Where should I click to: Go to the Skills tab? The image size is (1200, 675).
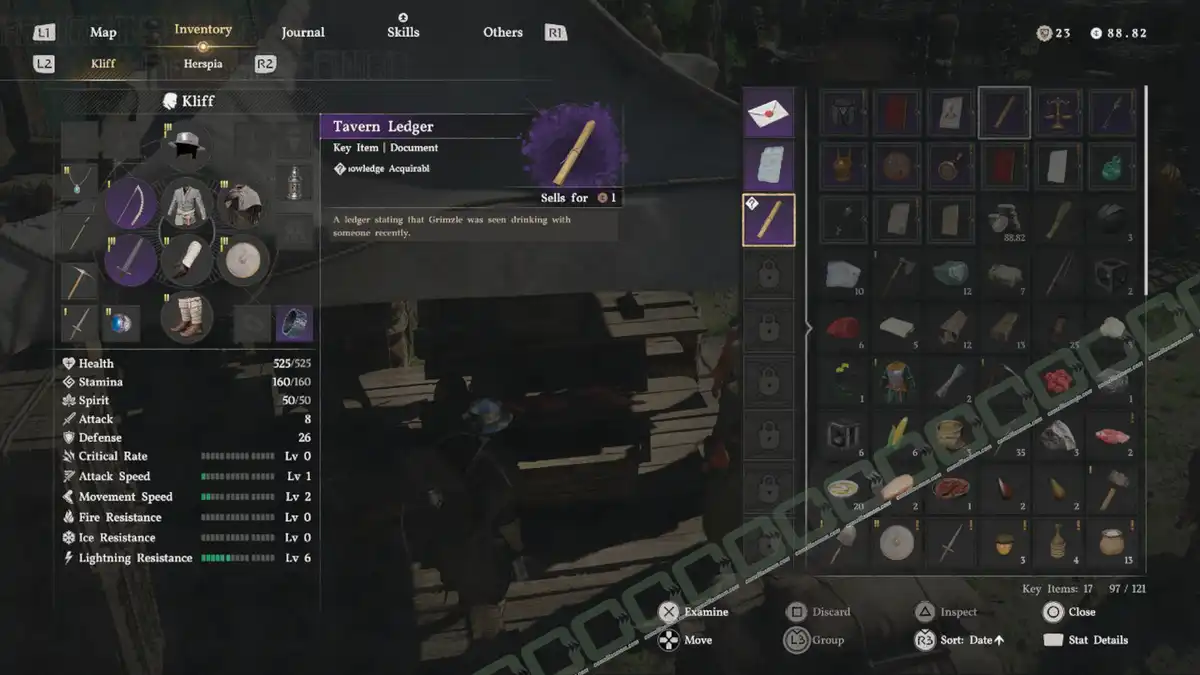[x=403, y=32]
